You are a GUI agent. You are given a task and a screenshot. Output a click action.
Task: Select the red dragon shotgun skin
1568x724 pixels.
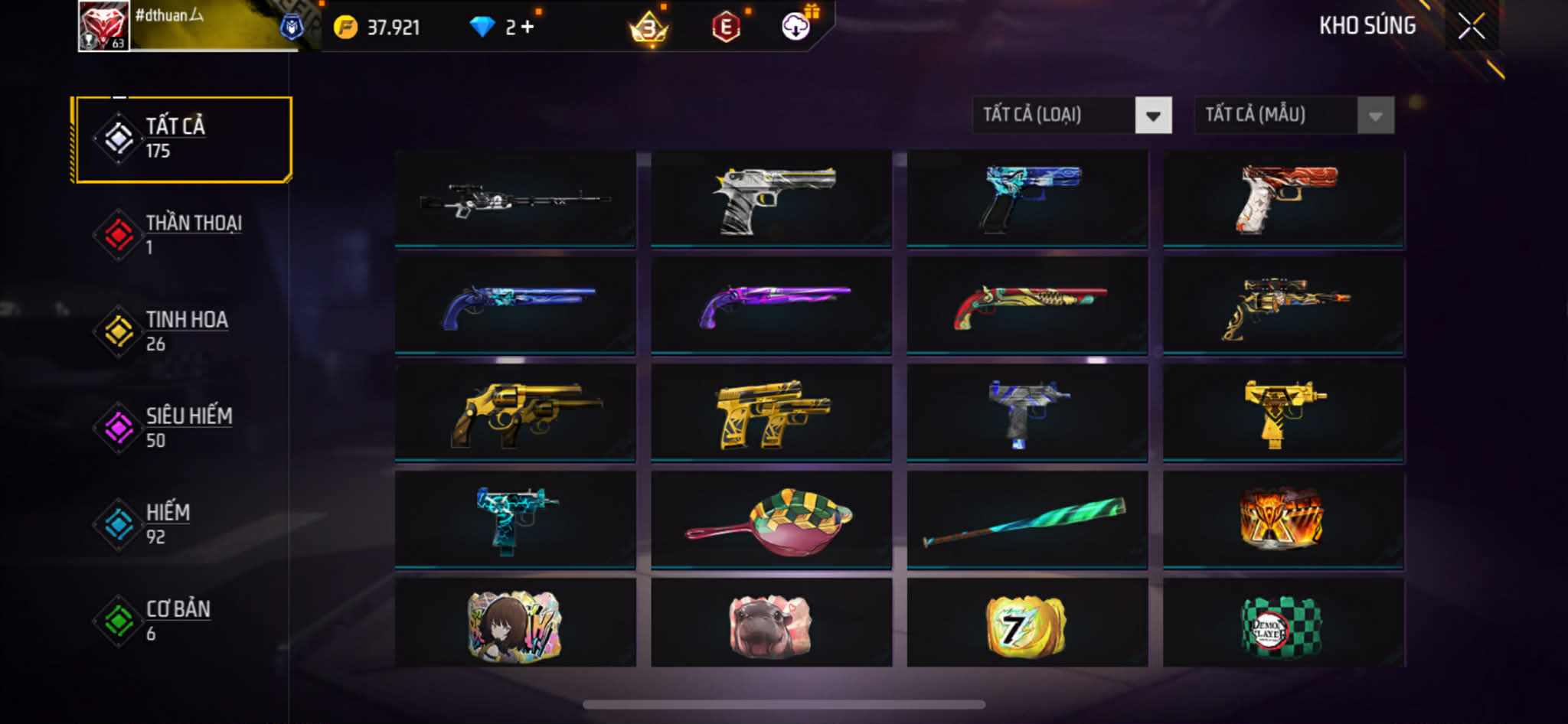click(1027, 306)
